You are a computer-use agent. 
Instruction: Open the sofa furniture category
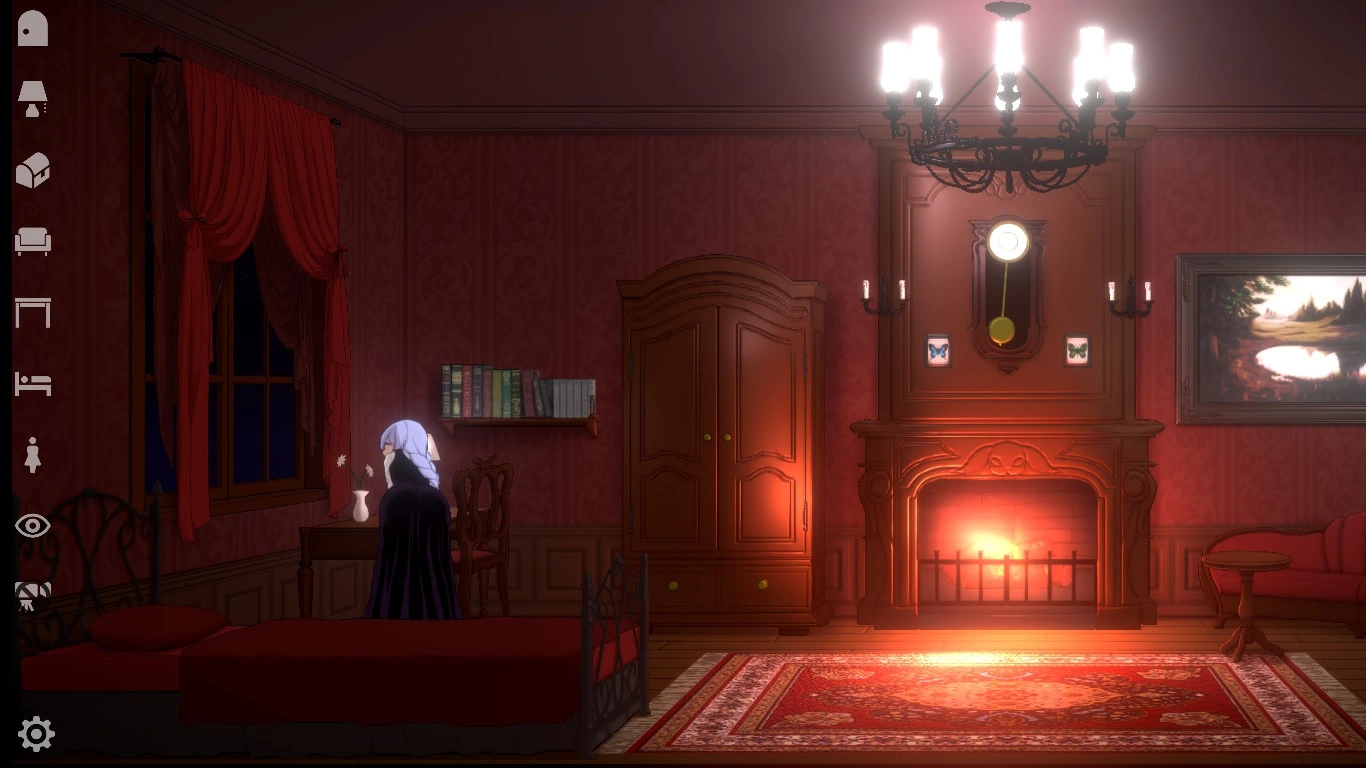[x=33, y=240]
